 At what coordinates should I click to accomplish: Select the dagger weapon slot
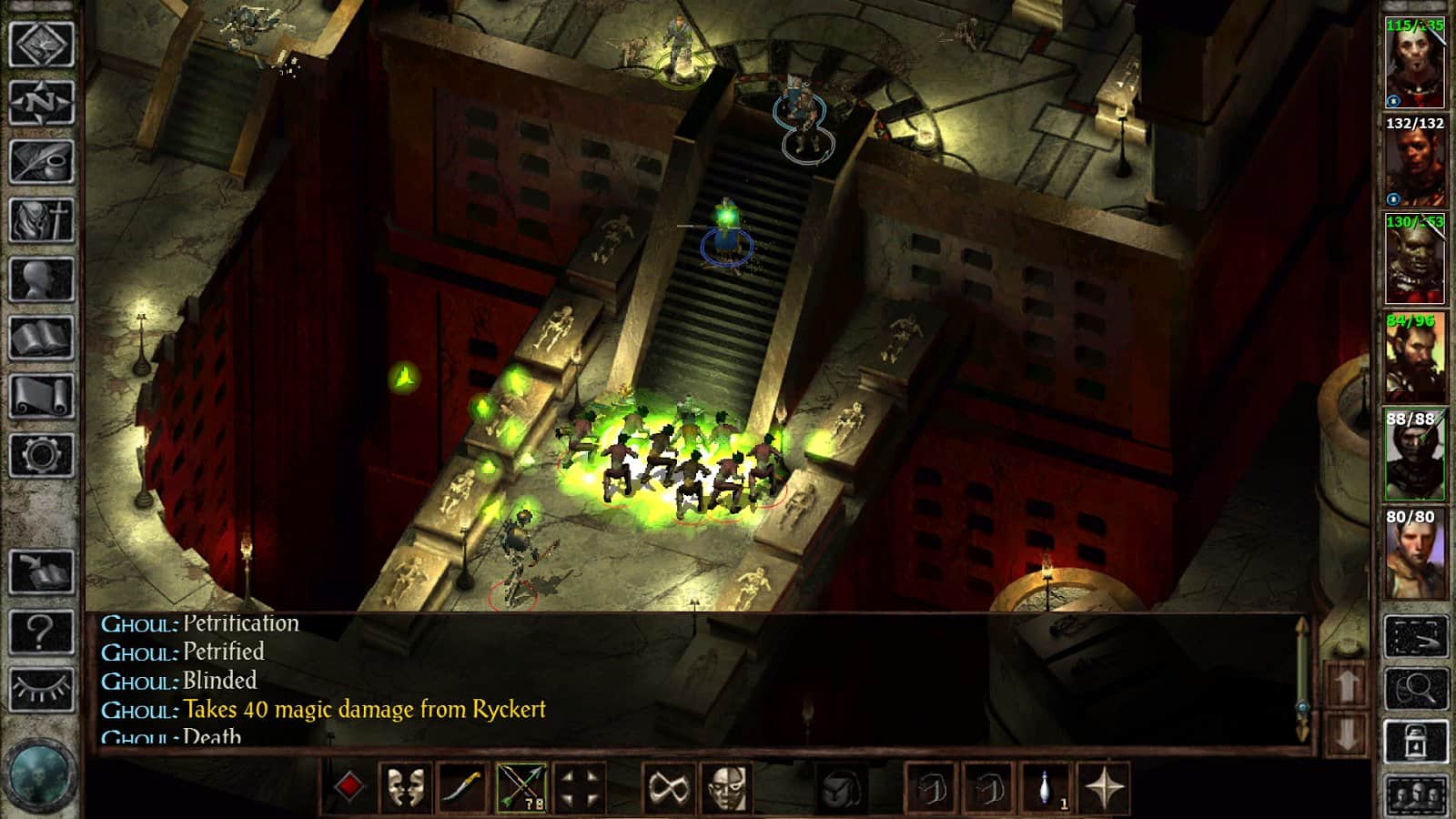[x=463, y=788]
